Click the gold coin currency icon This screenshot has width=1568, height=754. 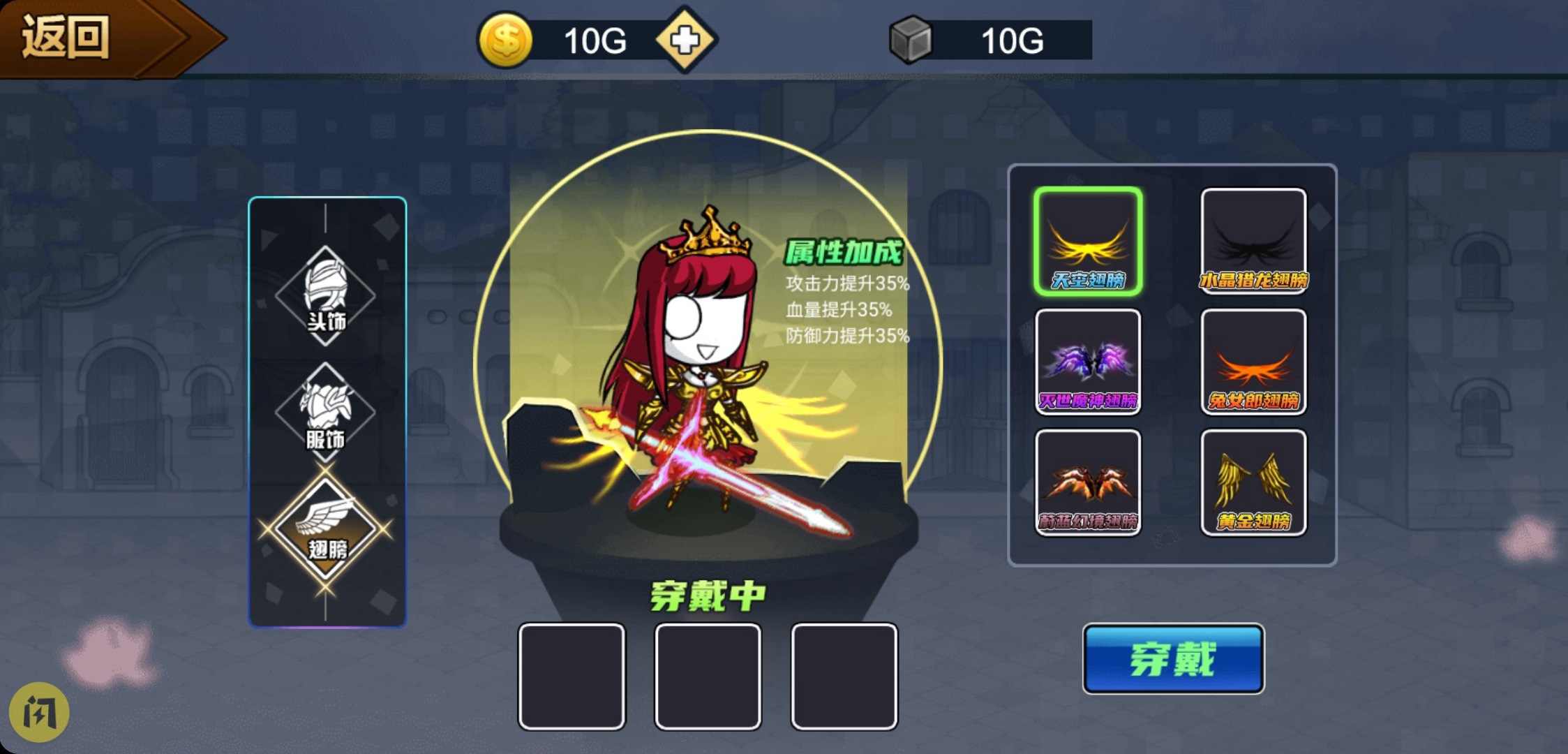507,40
